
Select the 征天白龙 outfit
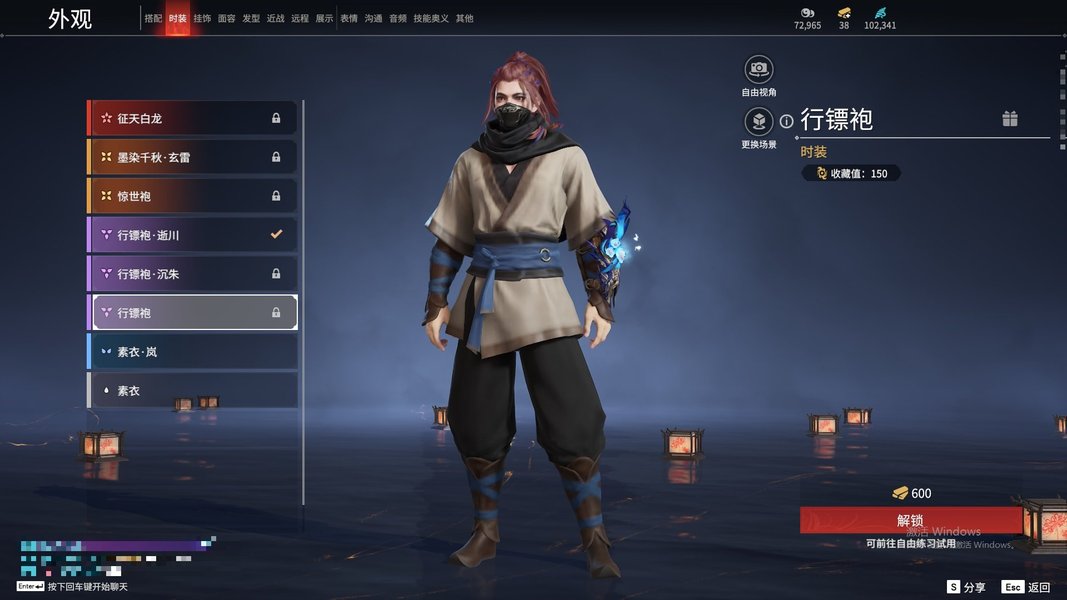pyautogui.click(x=192, y=118)
